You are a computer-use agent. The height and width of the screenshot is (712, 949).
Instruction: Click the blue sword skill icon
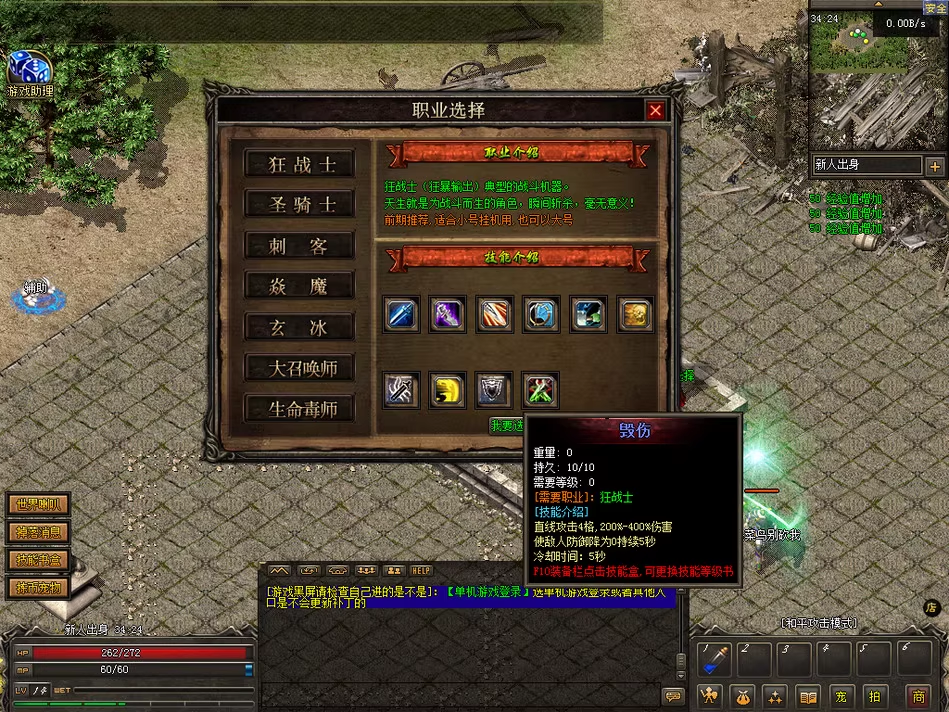pyautogui.click(x=401, y=315)
